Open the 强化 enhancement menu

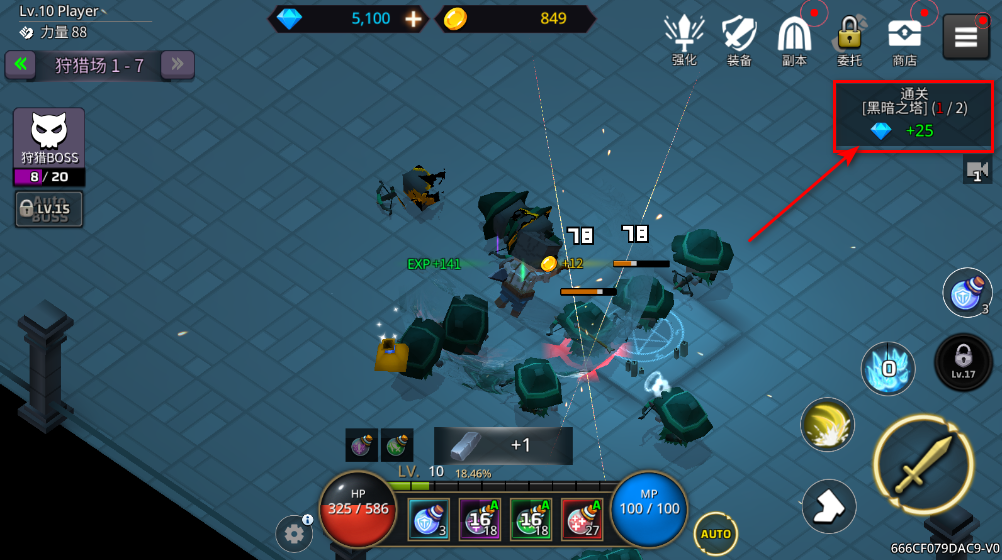[684, 40]
